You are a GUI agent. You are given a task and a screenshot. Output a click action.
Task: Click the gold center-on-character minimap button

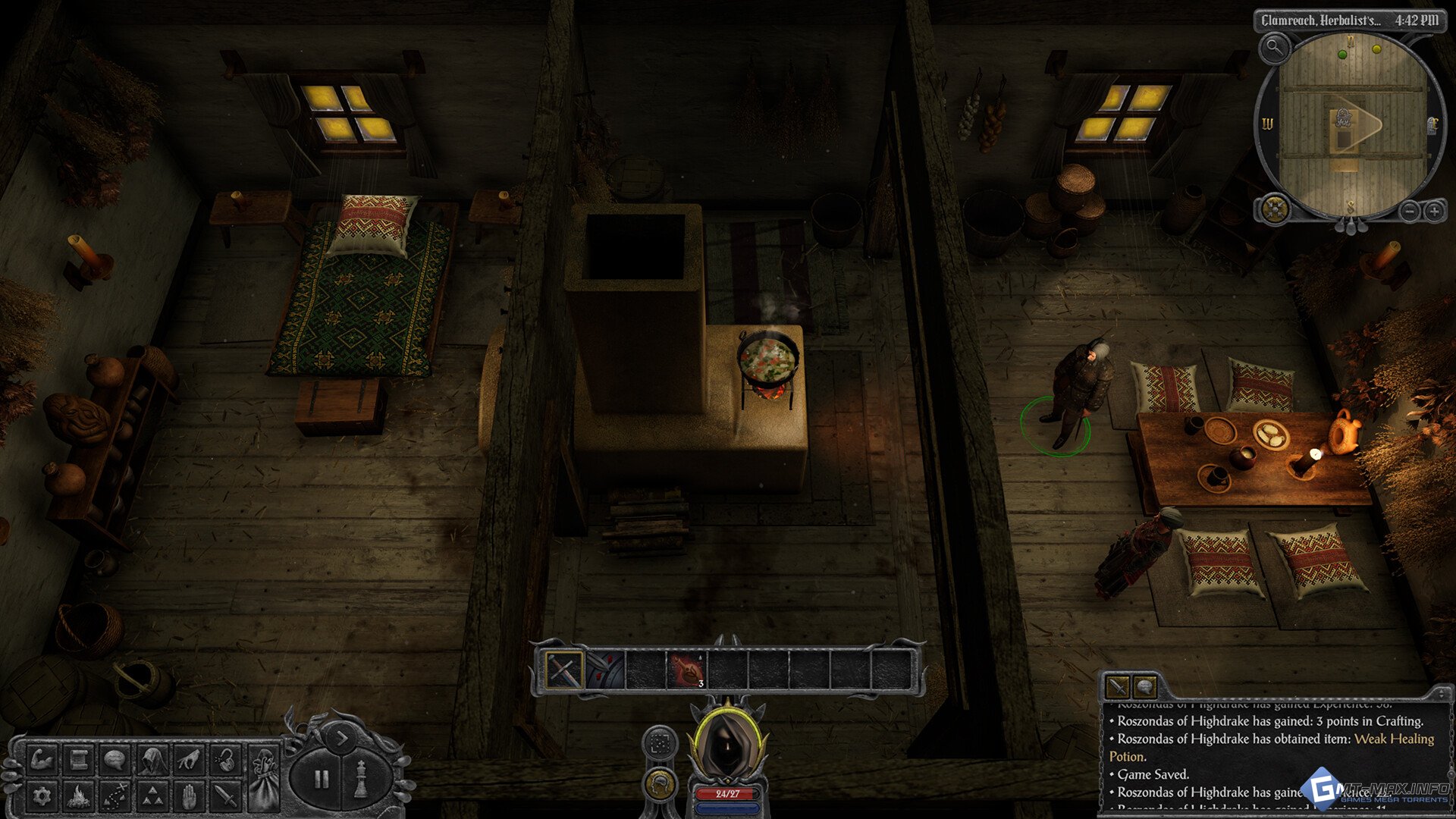click(1275, 209)
